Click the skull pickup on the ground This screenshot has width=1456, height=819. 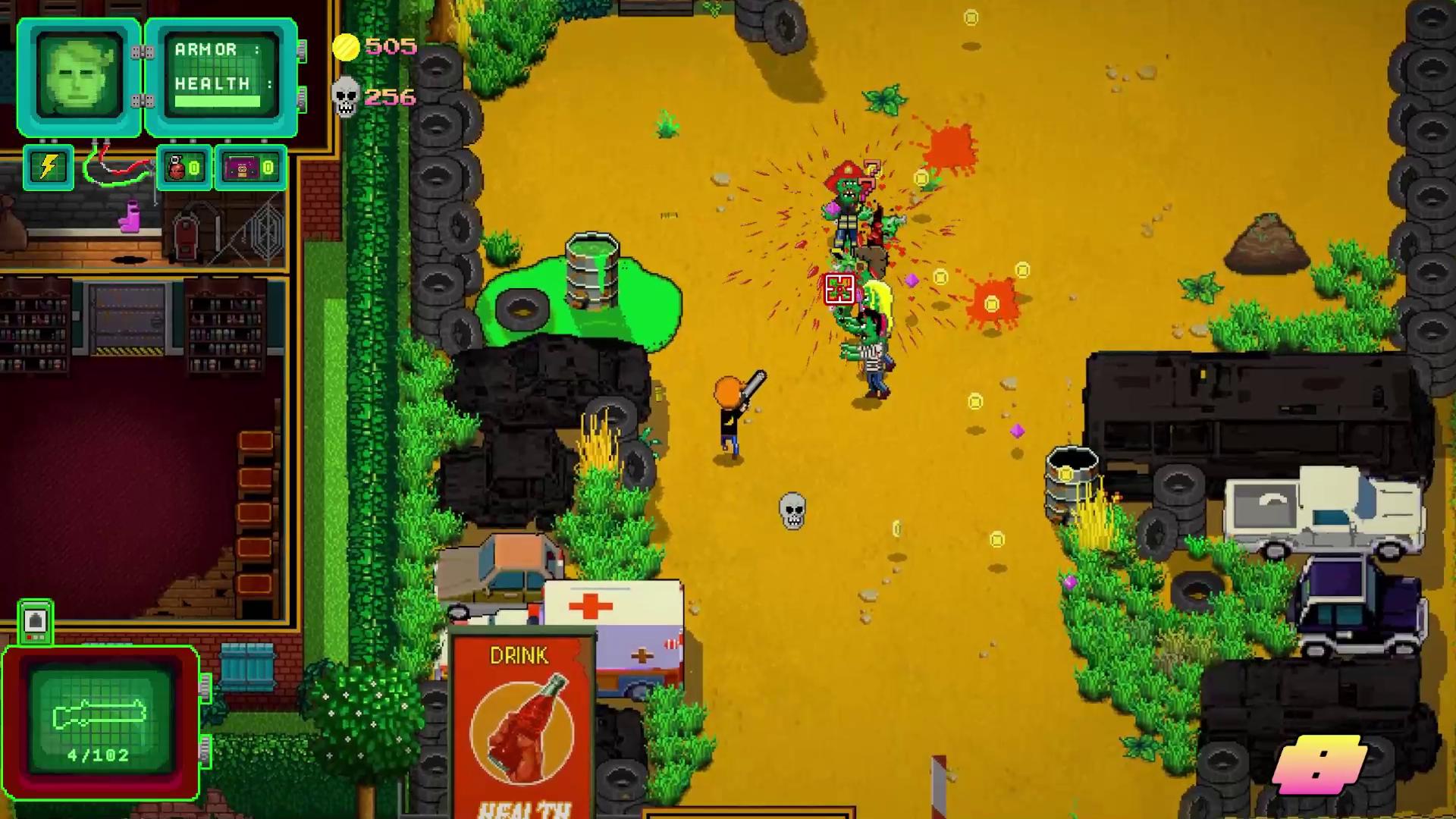793,513
